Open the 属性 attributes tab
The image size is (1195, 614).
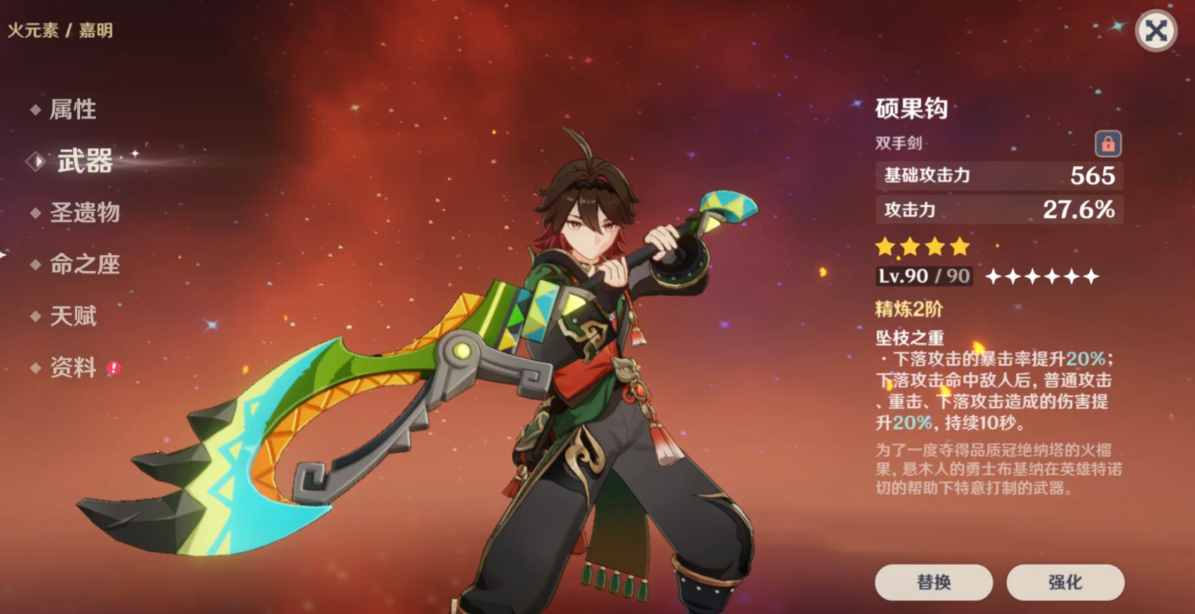[x=73, y=109]
